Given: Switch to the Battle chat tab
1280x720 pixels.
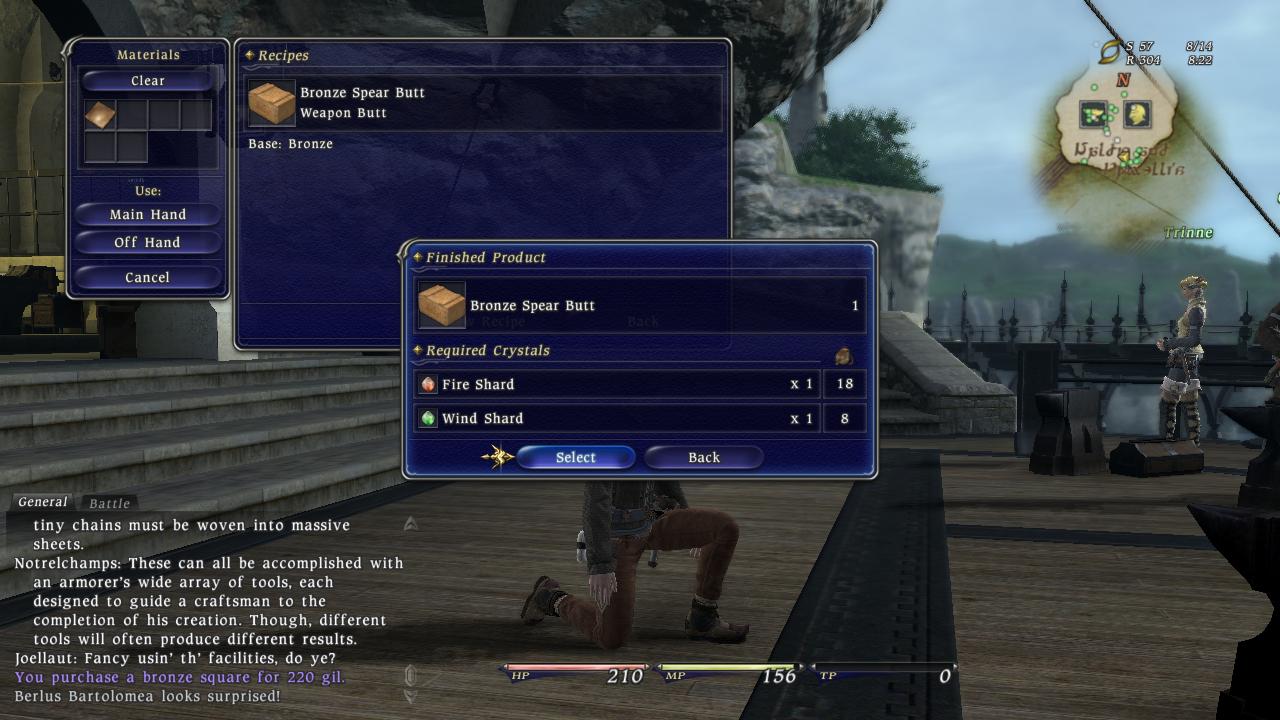Looking at the screenshot, I should pos(109,503).
